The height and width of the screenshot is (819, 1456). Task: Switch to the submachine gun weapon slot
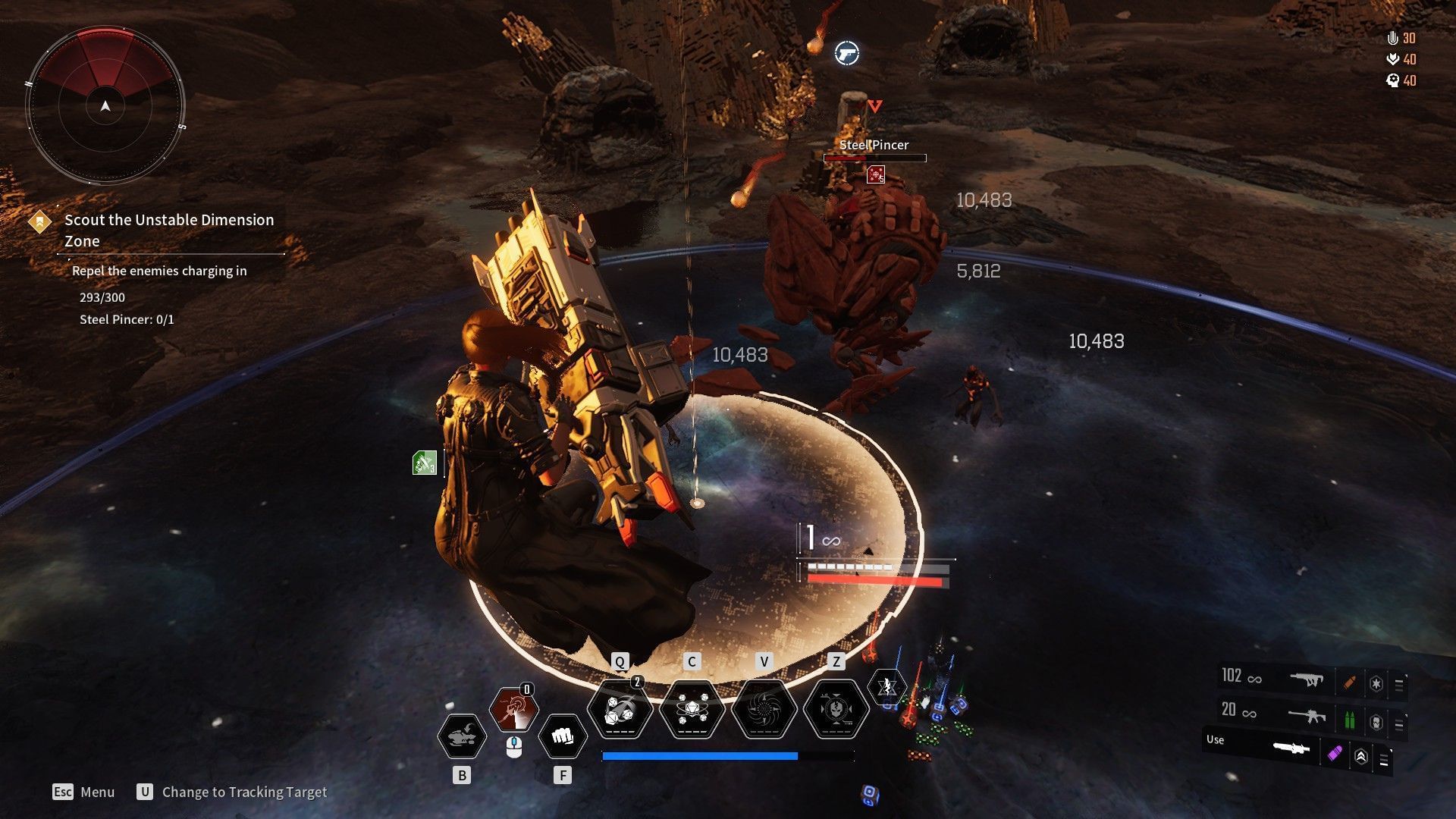click(x=1306, y=680)
